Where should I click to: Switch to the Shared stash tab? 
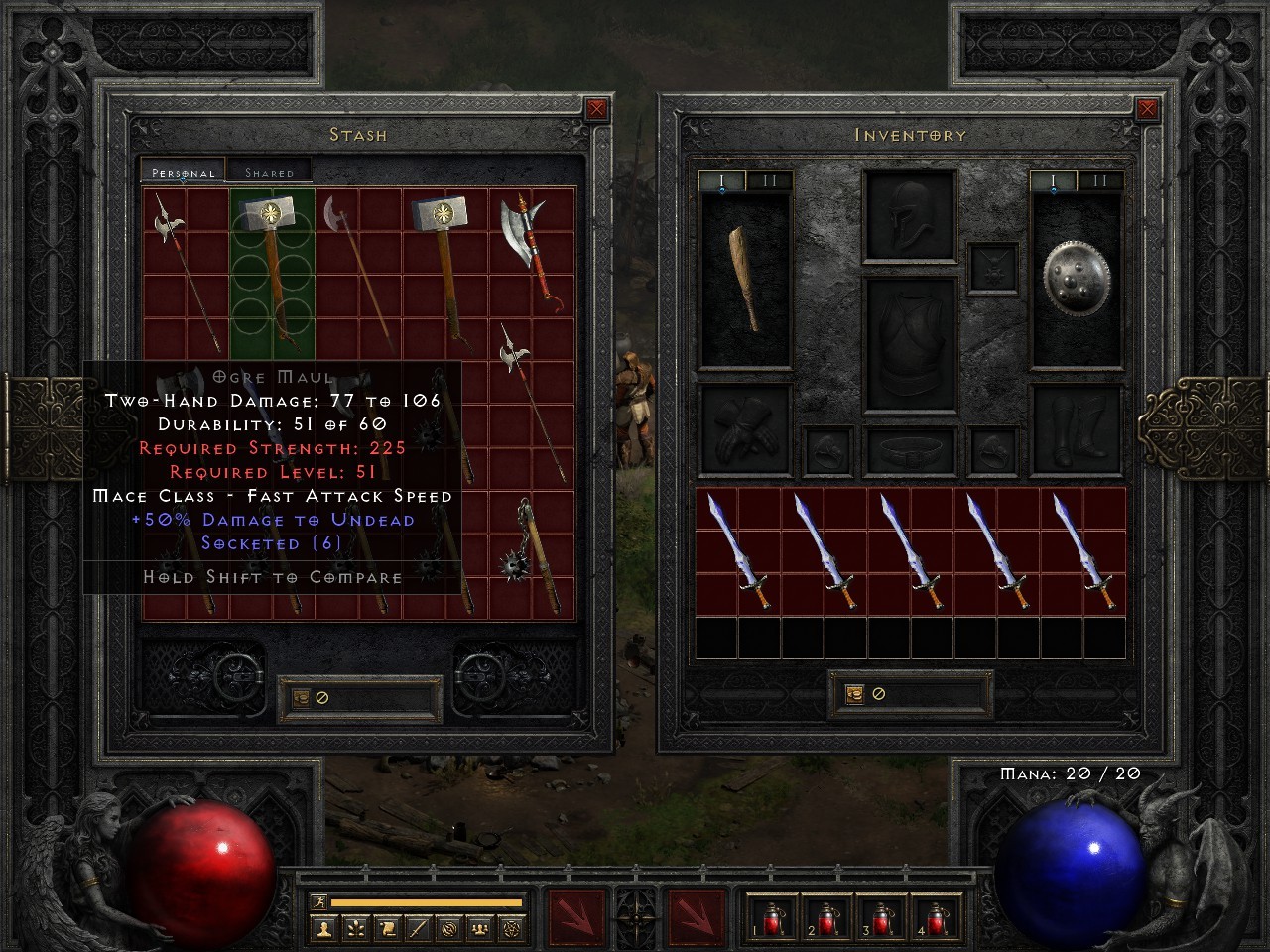click(x=269, y=171)
